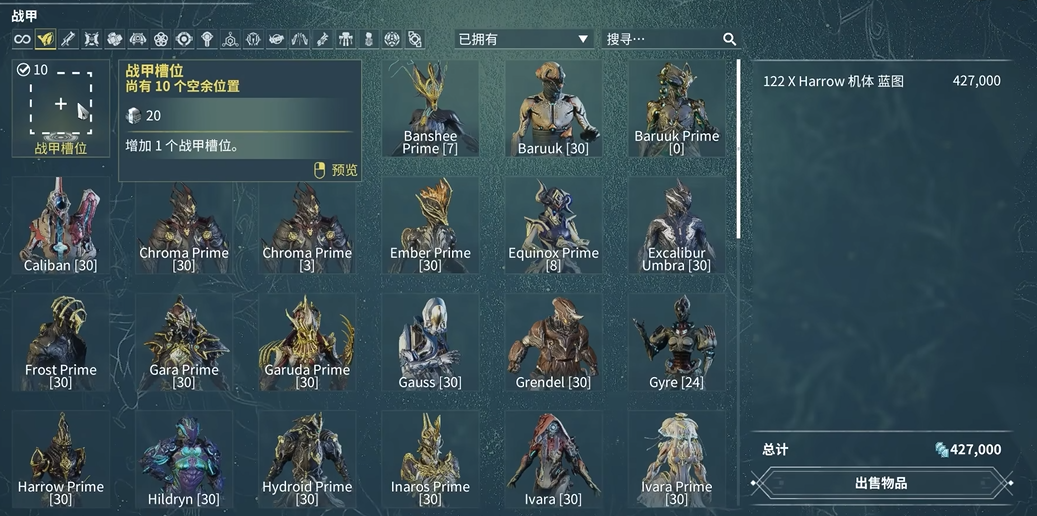Open the 已拥有 filter dropdown
1037x516 pixels.
523,39
